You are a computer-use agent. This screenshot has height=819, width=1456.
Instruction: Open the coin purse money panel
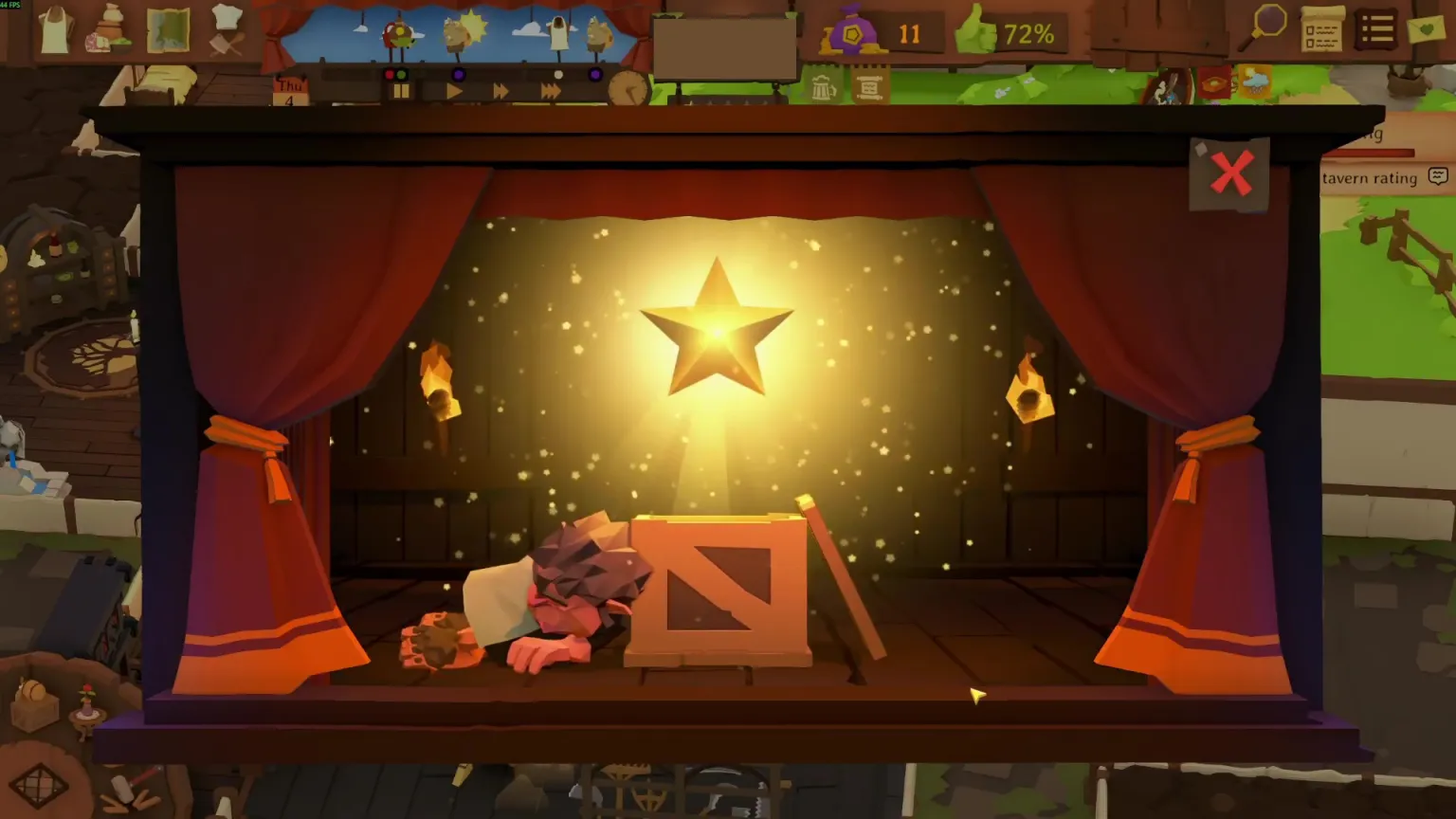point(851,36)
